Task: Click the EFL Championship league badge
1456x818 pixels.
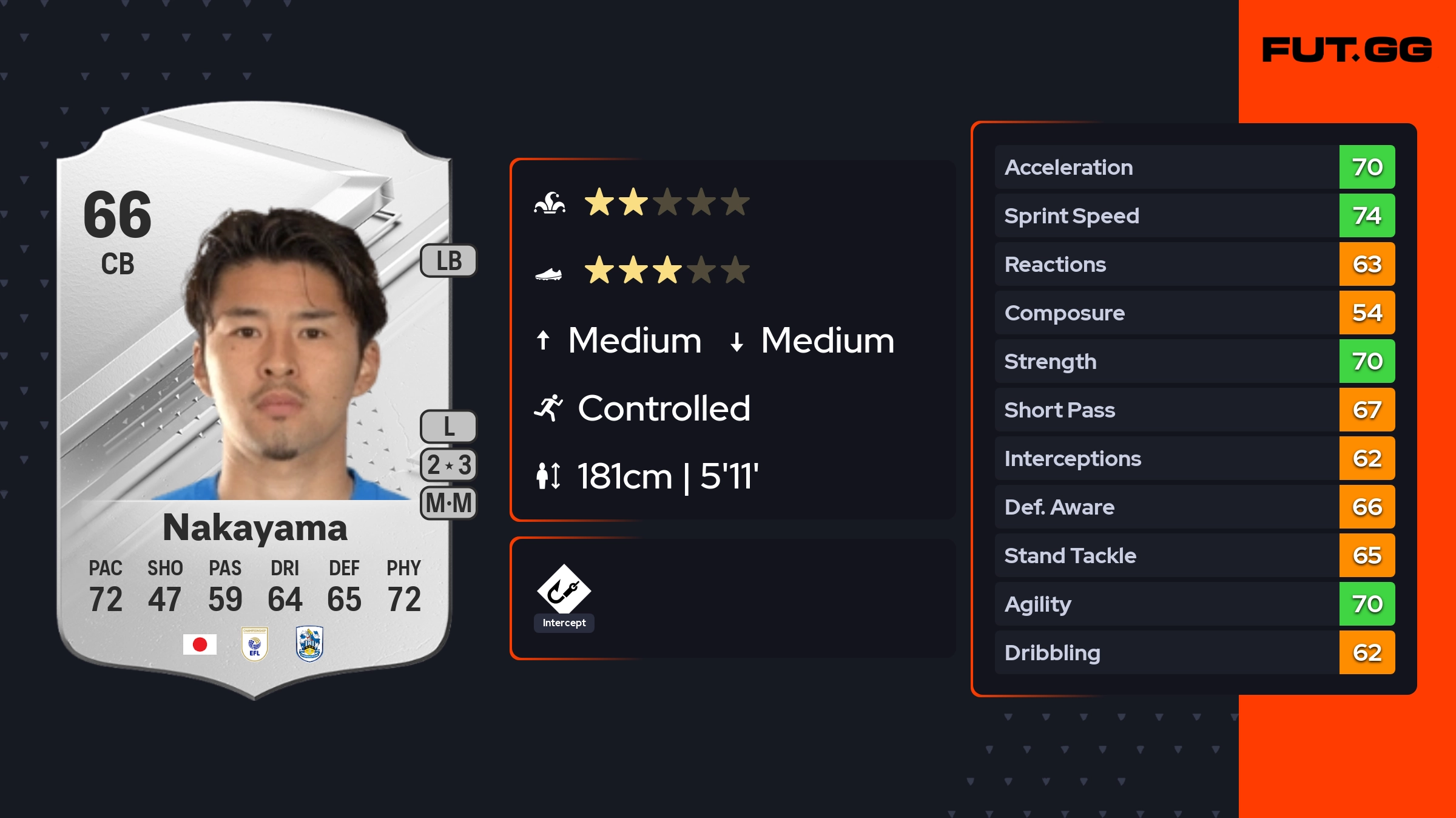Action: (255, 644)
